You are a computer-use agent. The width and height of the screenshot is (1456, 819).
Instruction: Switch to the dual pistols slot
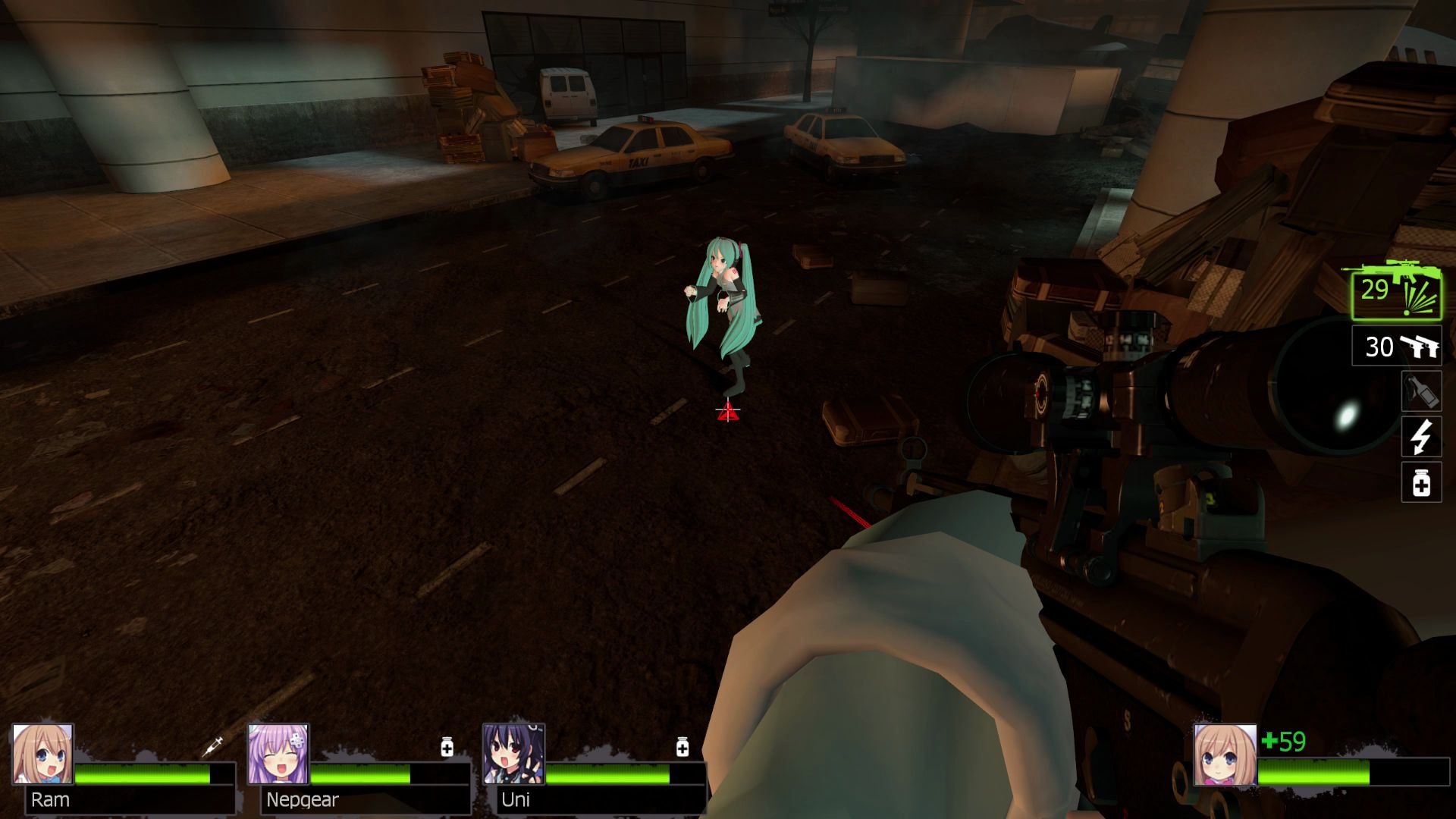[x=1397, y=347]
